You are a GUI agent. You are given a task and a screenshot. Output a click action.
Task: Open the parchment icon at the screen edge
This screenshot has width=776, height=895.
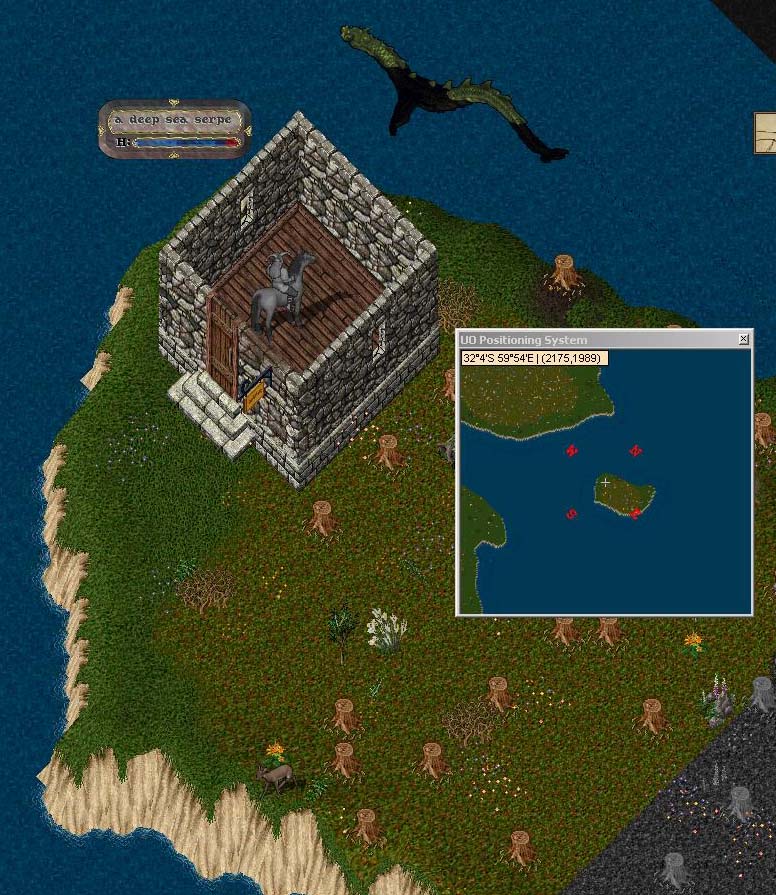[x=766, y=133]
